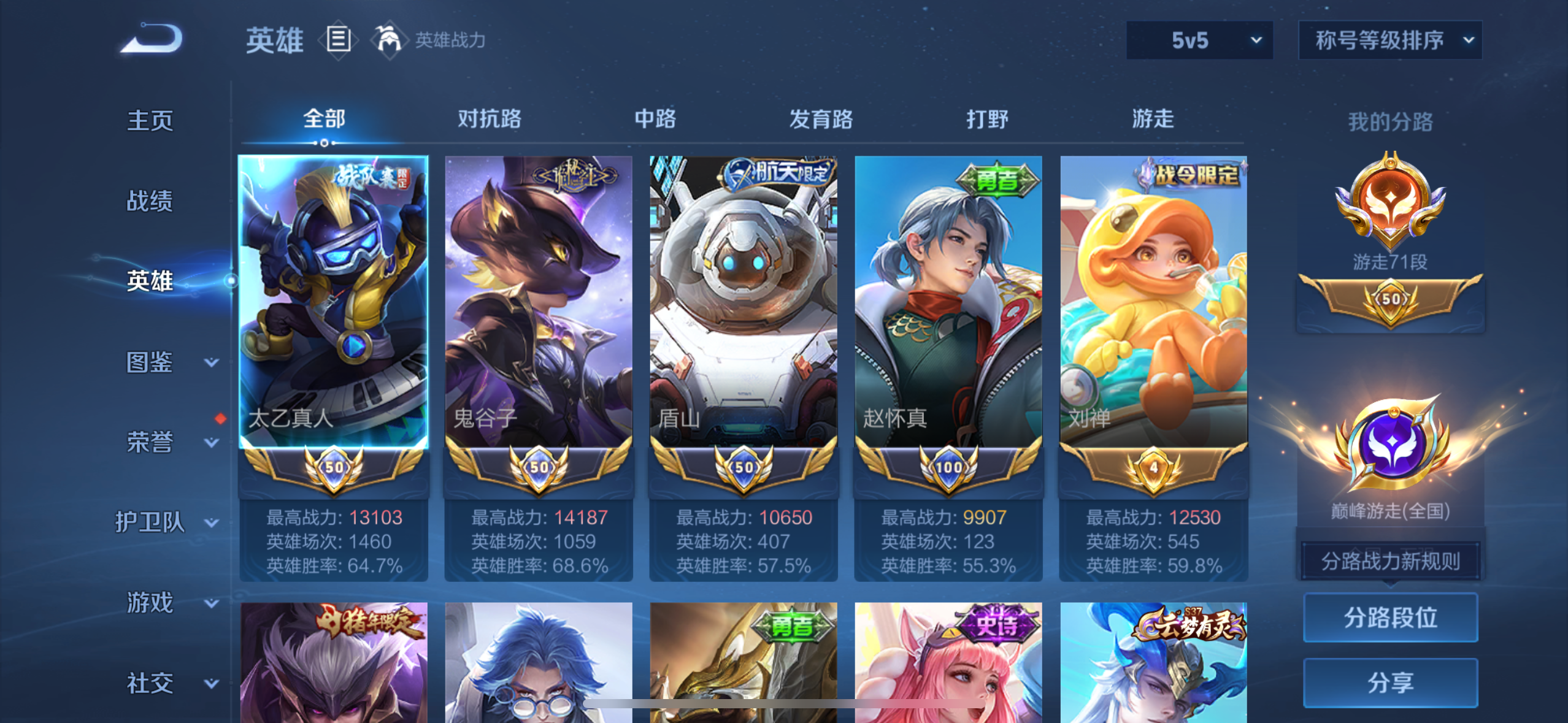Open the scroll list icon beside 英雄 title
The image size is (1568, 723).
pos(338,39)
